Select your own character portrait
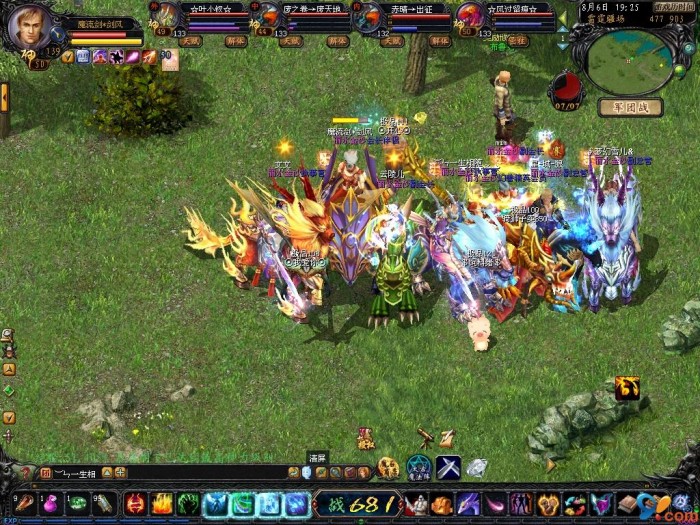The height and width of the screenshot is (525, 700). coord(30,28)
